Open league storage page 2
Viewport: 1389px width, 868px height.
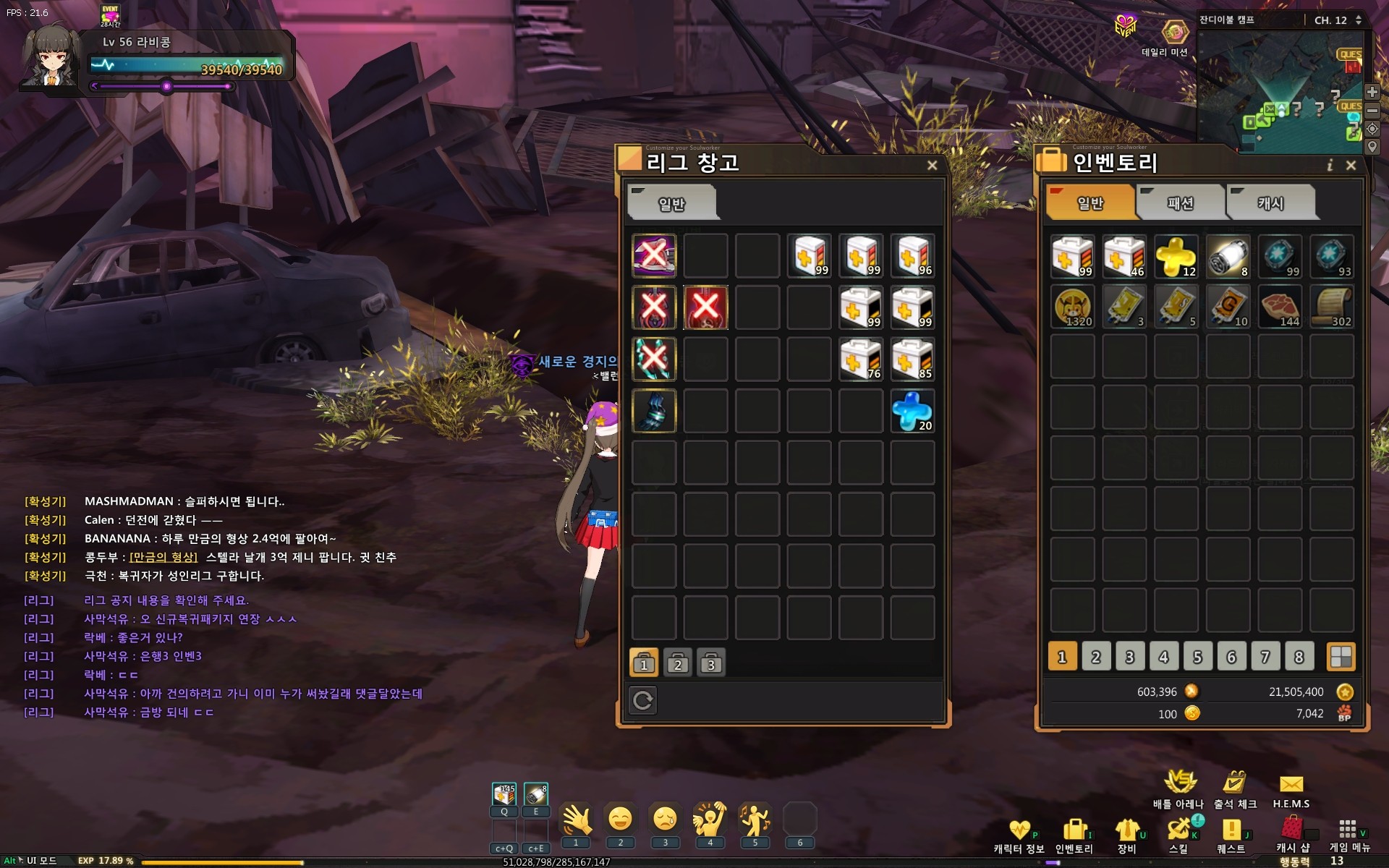(677, 663)
